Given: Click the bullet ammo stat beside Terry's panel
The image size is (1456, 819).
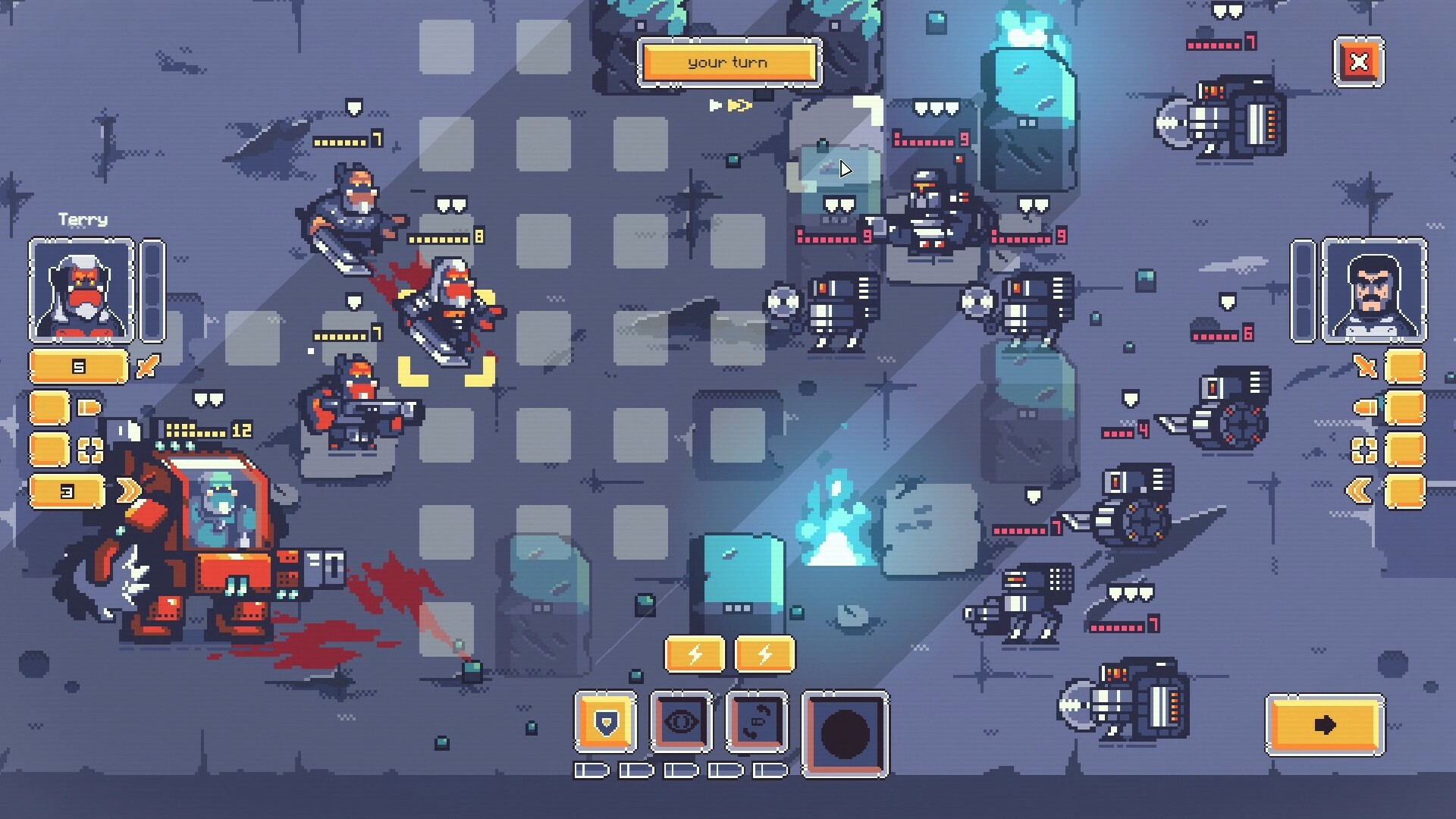Looking at the screenshot, I should [89, 406].
